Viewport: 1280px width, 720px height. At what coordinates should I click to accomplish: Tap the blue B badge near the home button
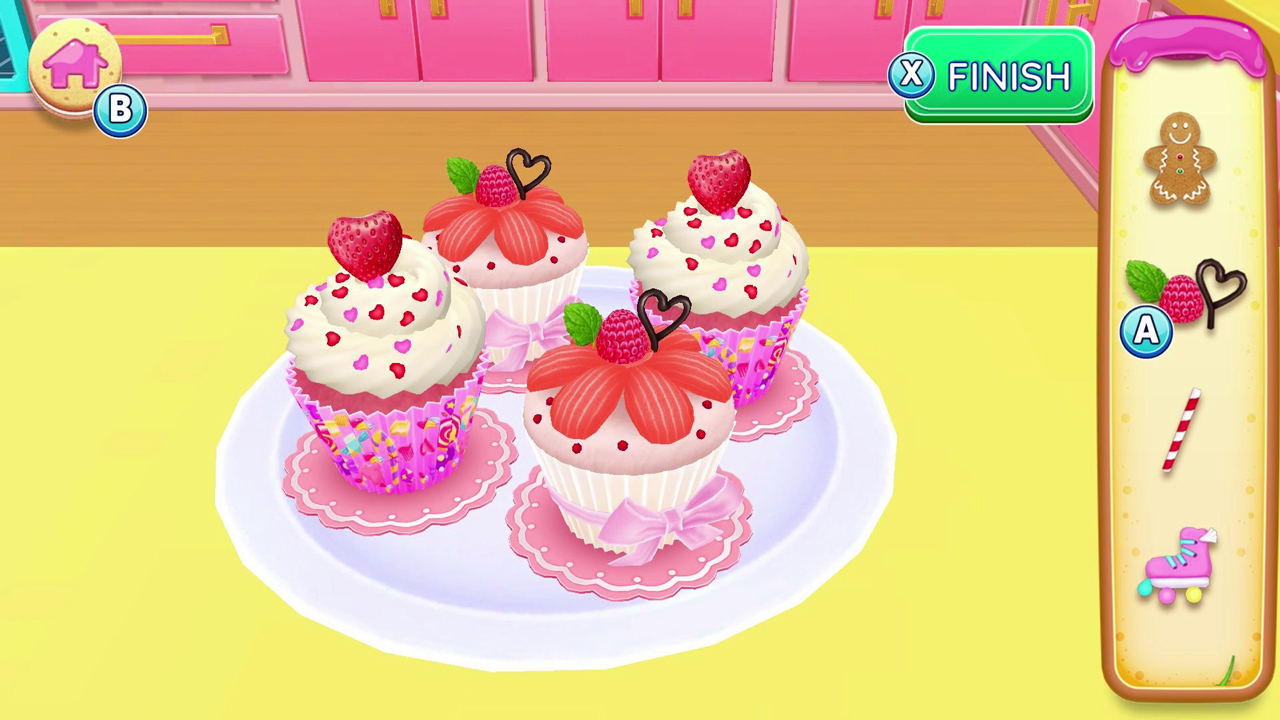120,110
